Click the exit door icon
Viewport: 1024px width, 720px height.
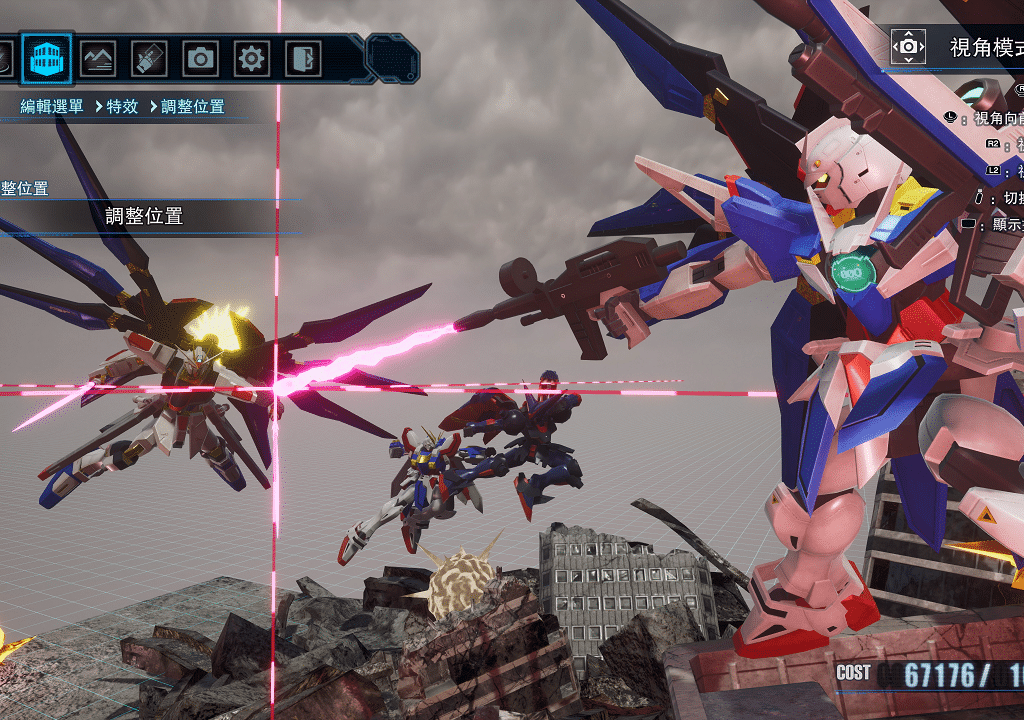click(302, 59)
